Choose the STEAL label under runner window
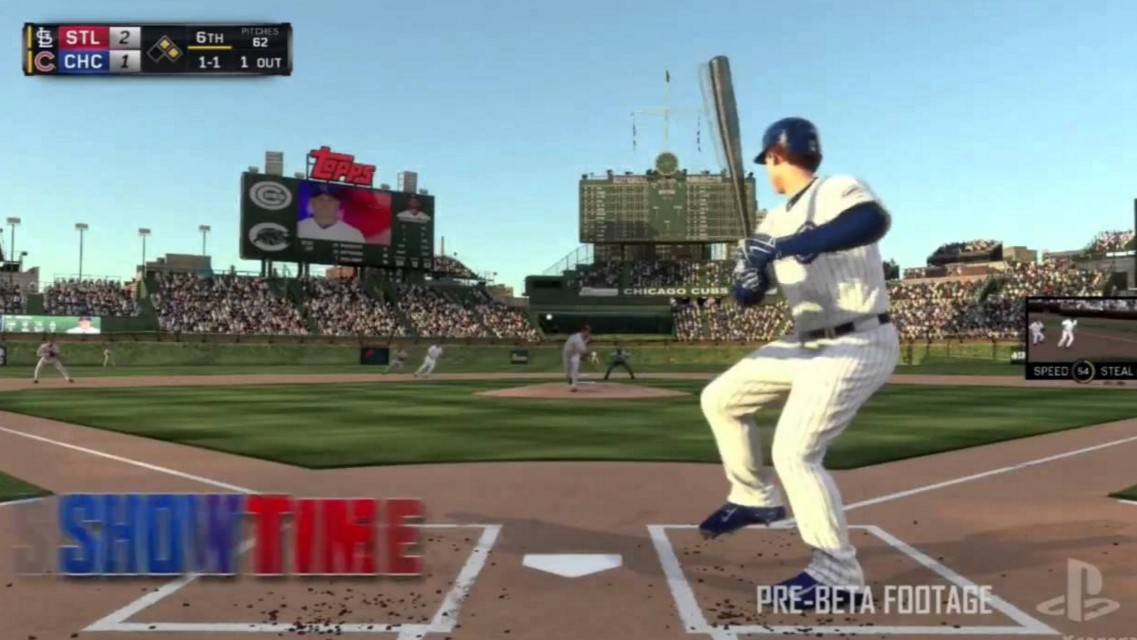 1116,371
